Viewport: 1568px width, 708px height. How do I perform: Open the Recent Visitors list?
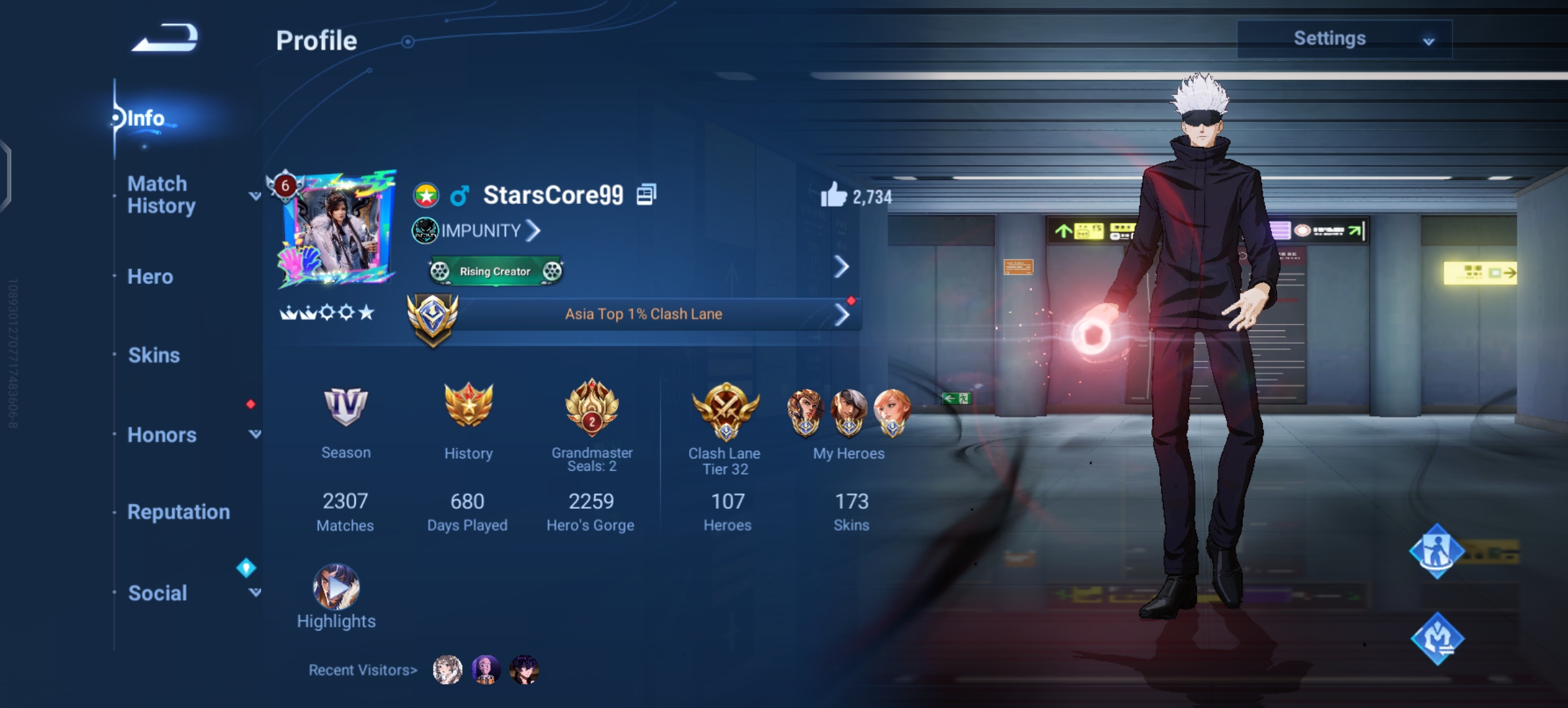pyautogui.click(x=363, y=670)
